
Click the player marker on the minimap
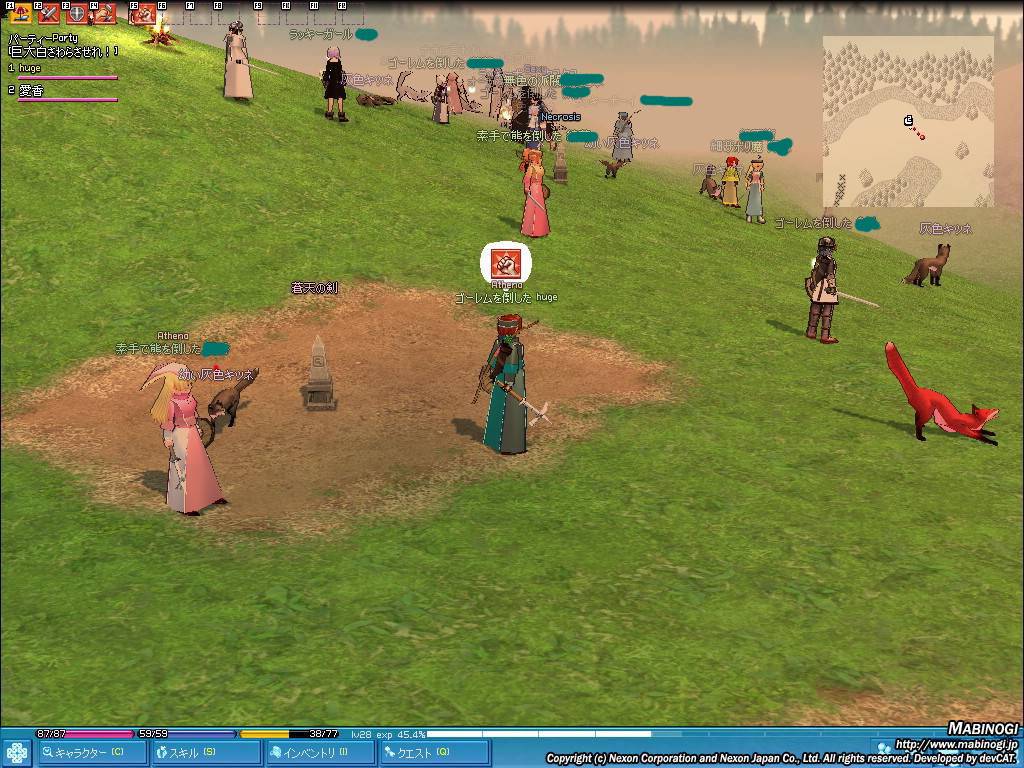(x=909, y=121)
